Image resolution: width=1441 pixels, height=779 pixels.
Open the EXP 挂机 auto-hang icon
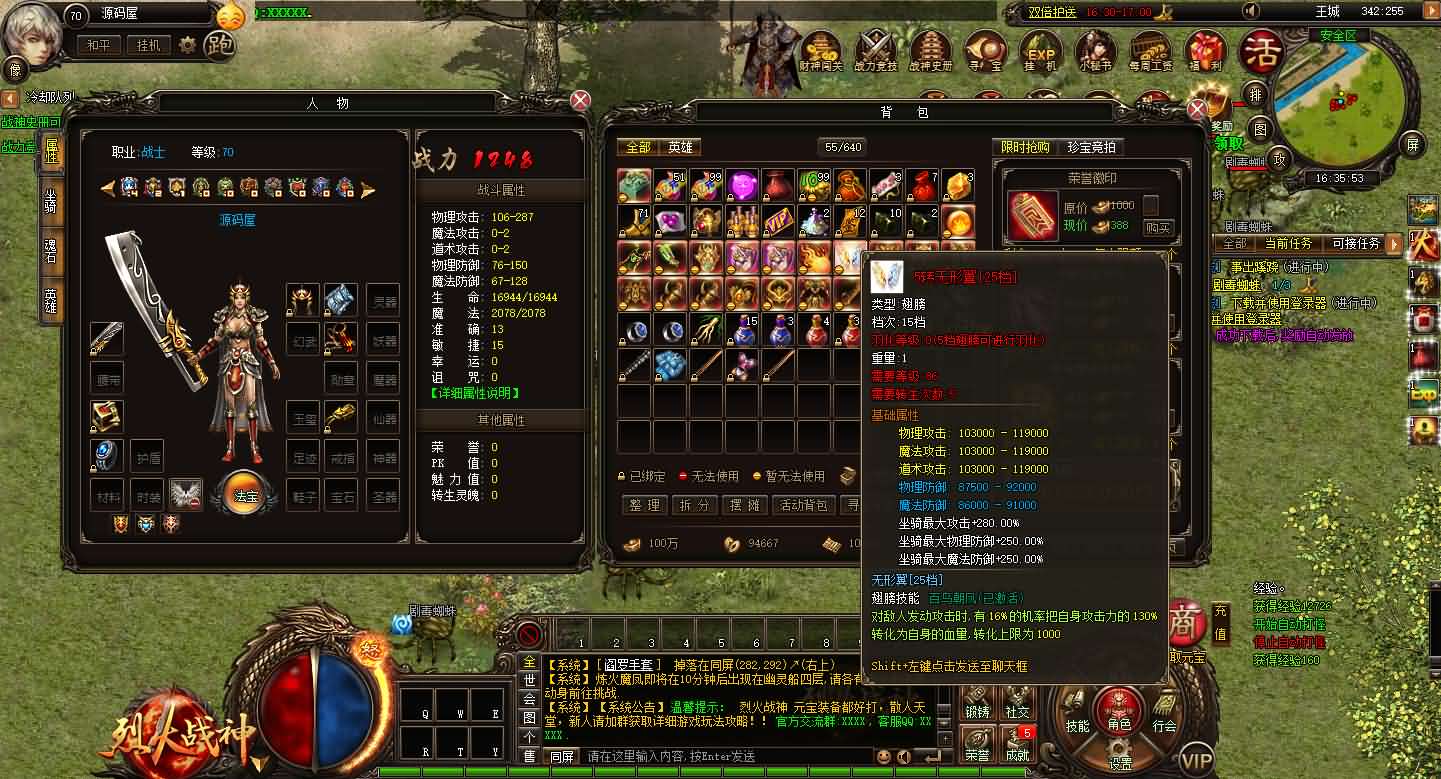1040,50
